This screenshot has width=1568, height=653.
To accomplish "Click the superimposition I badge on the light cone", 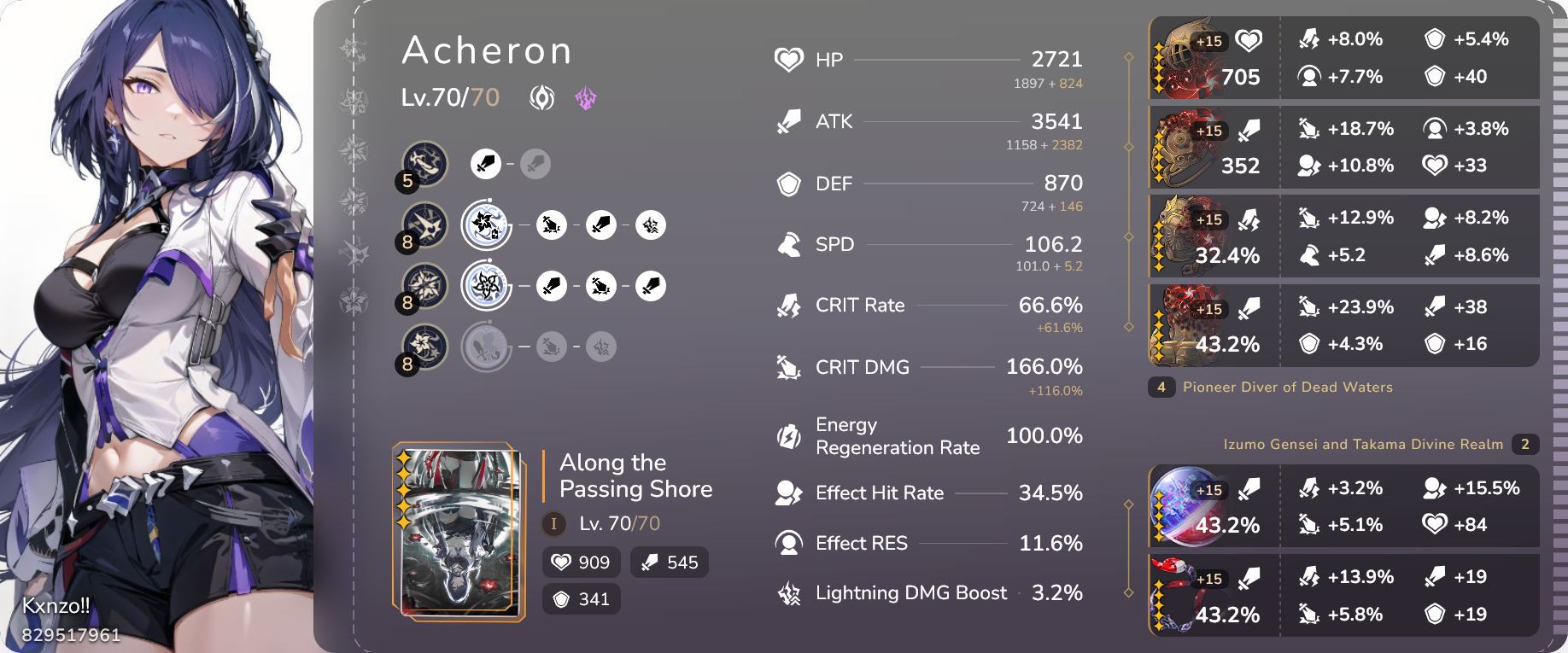I will point(553,524).
